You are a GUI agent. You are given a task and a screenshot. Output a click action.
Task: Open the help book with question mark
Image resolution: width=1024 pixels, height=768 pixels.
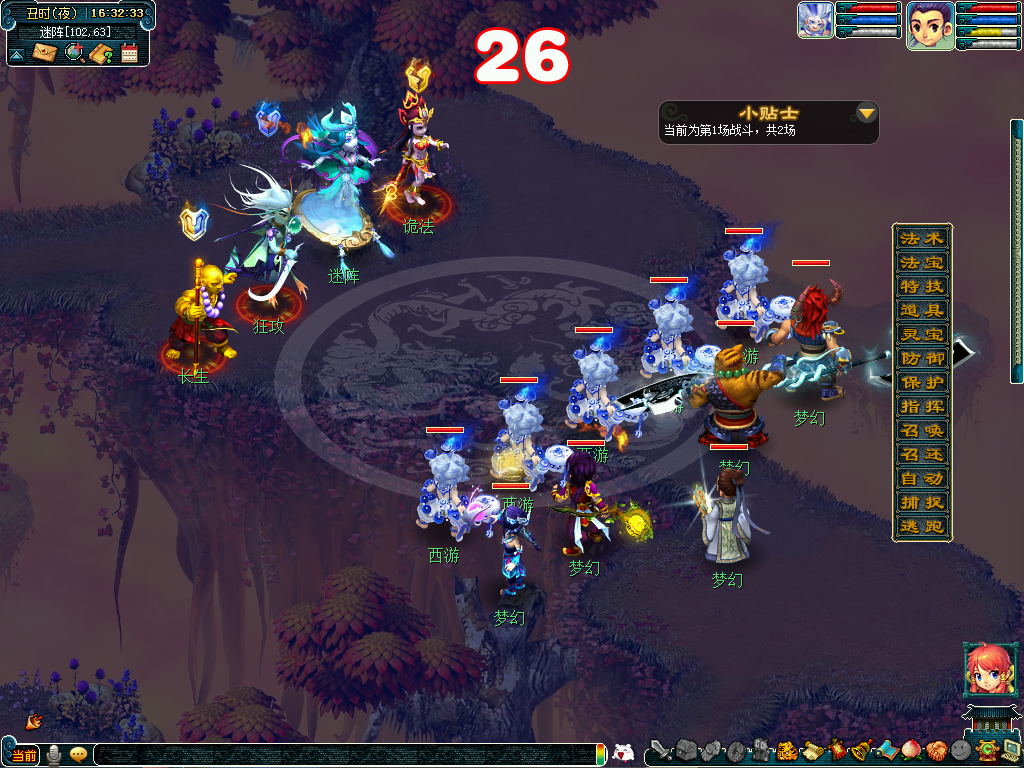[101, 53]
